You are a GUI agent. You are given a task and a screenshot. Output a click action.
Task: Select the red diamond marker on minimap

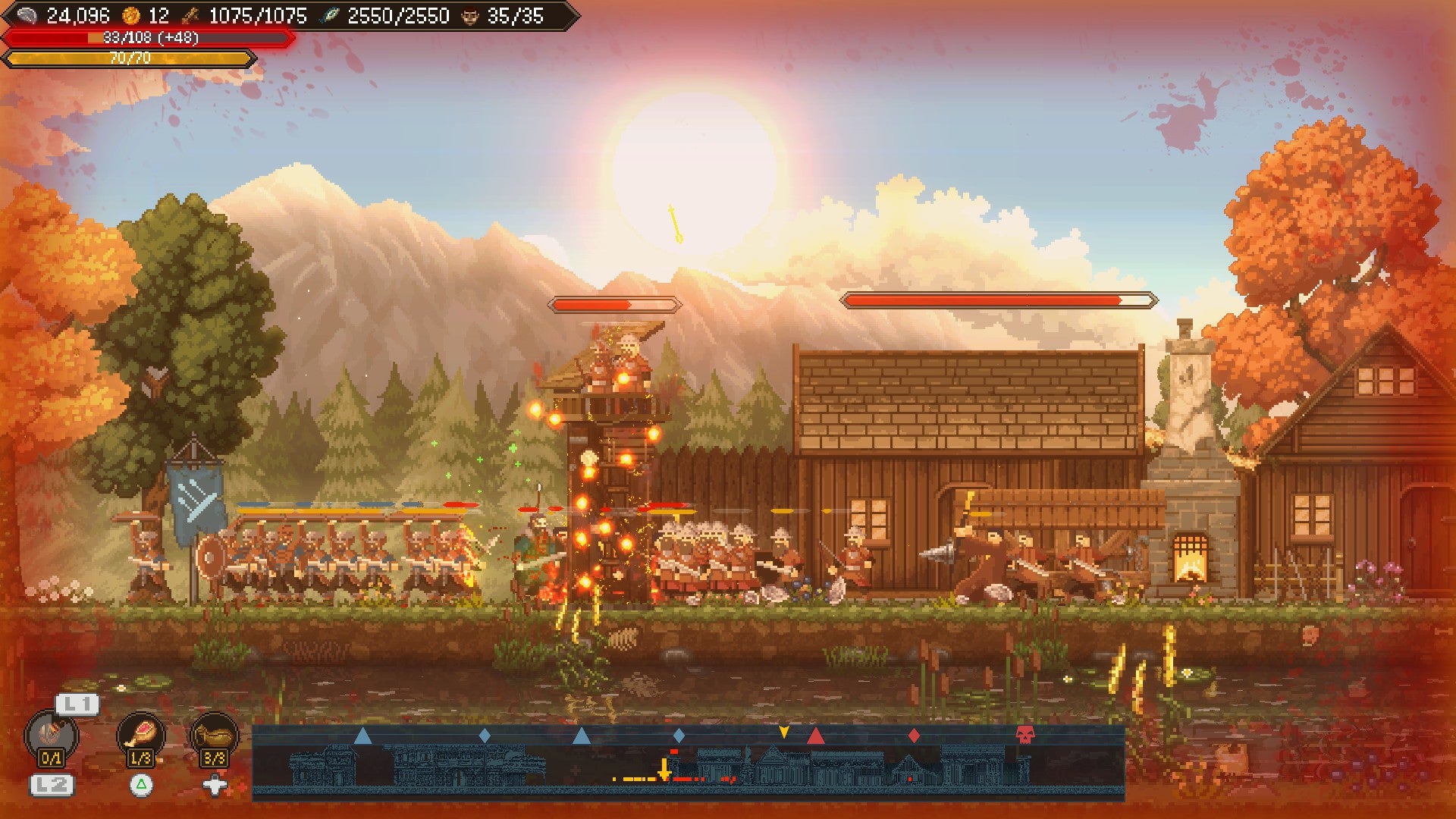(x=914, y=736)
